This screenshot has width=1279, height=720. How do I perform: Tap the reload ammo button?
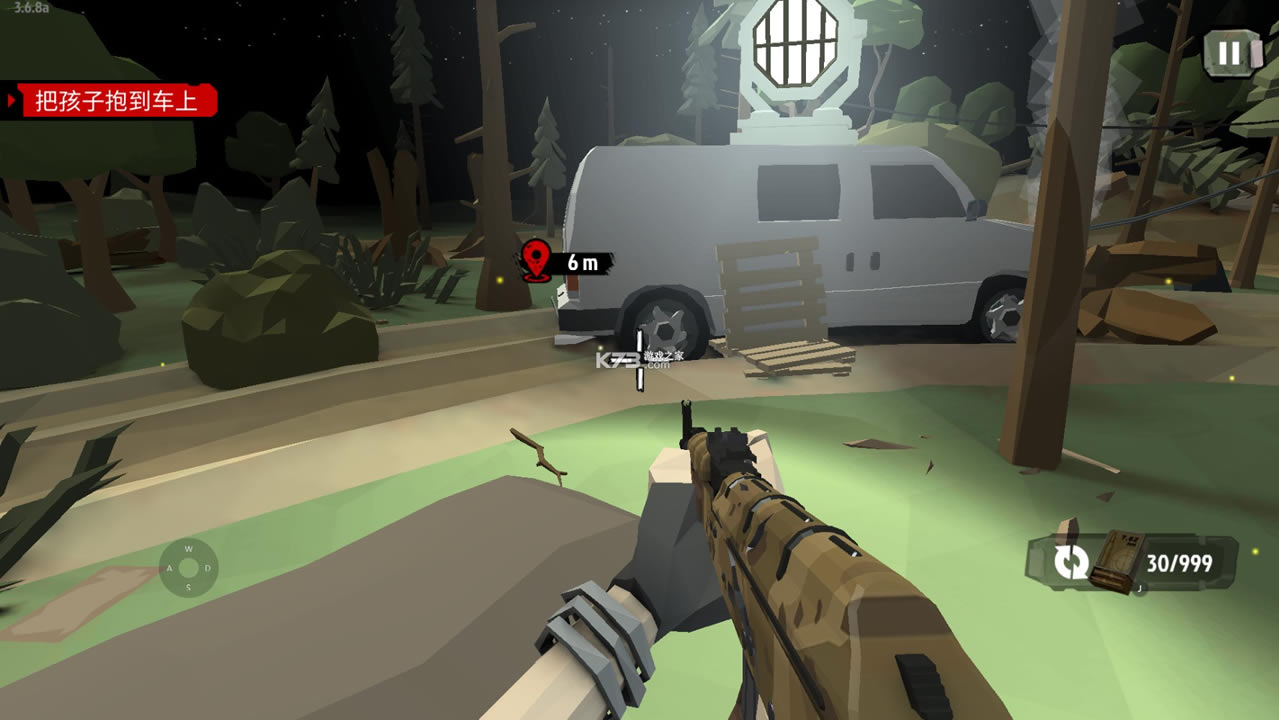pyautogui.click(x=1071, y=561)
